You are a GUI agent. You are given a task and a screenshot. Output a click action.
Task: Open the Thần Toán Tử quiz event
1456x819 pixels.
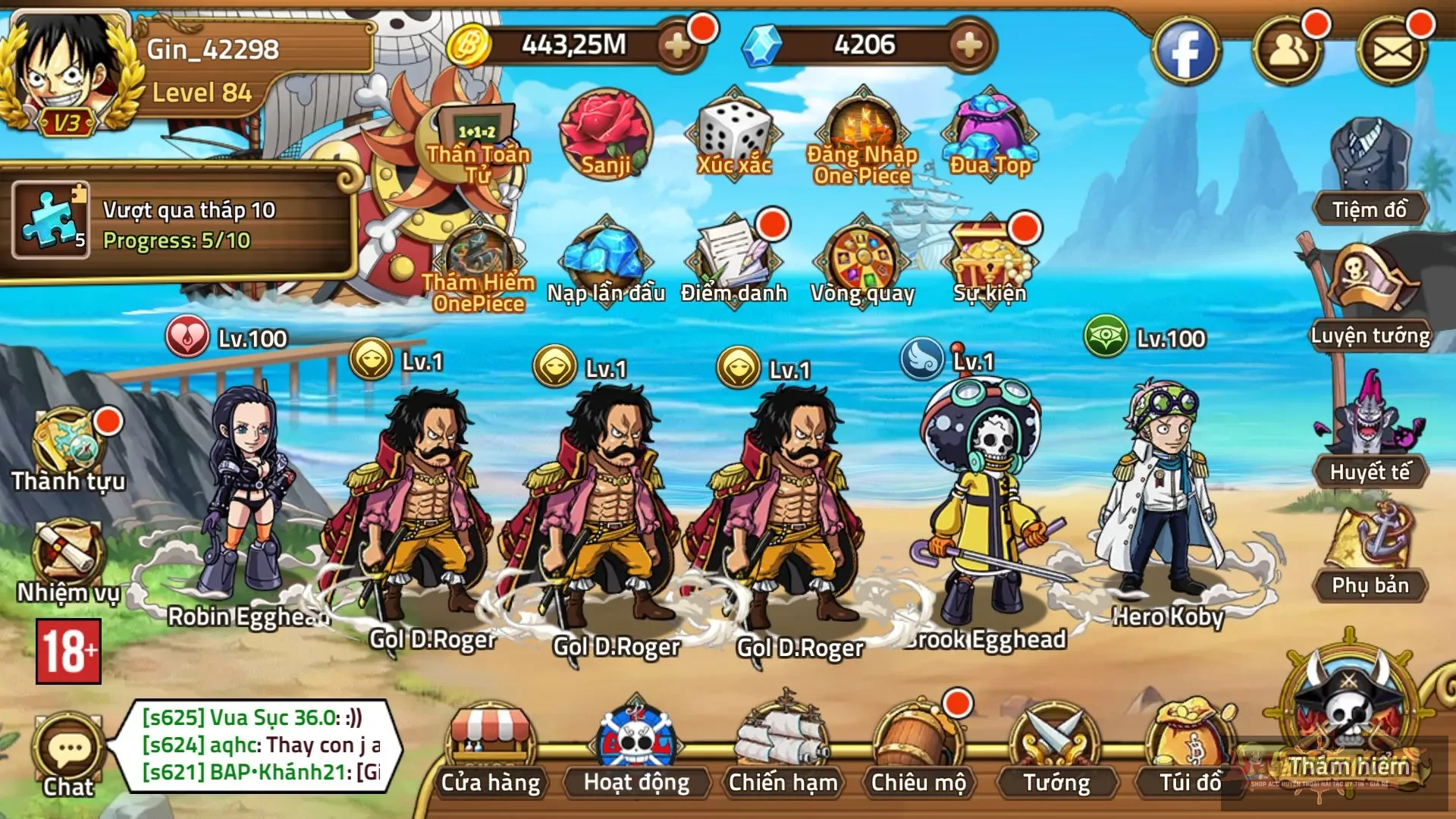tap(478, 129)
